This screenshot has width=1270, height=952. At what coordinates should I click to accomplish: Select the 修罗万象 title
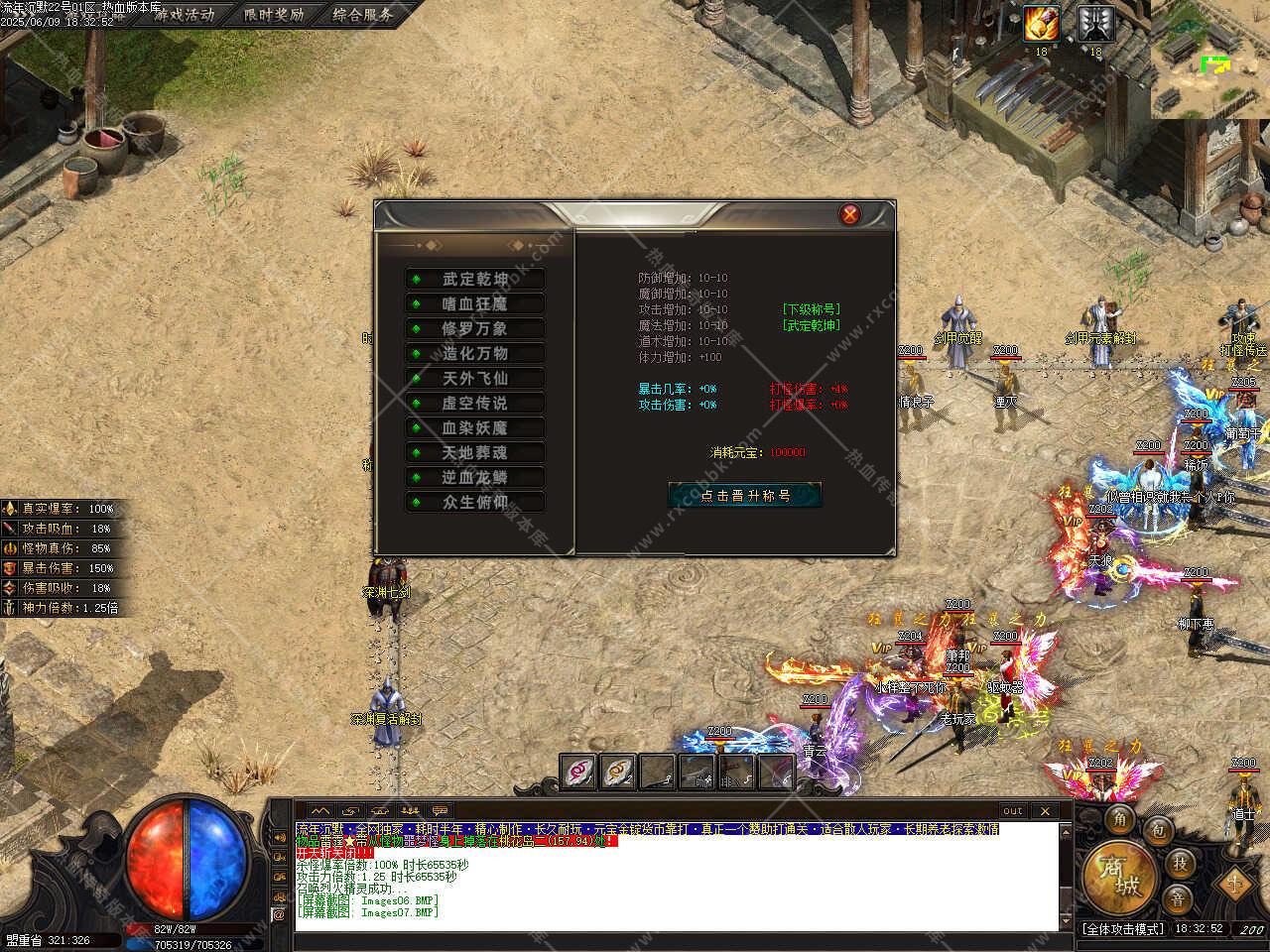pyautogui.click(x=475, y=329)
